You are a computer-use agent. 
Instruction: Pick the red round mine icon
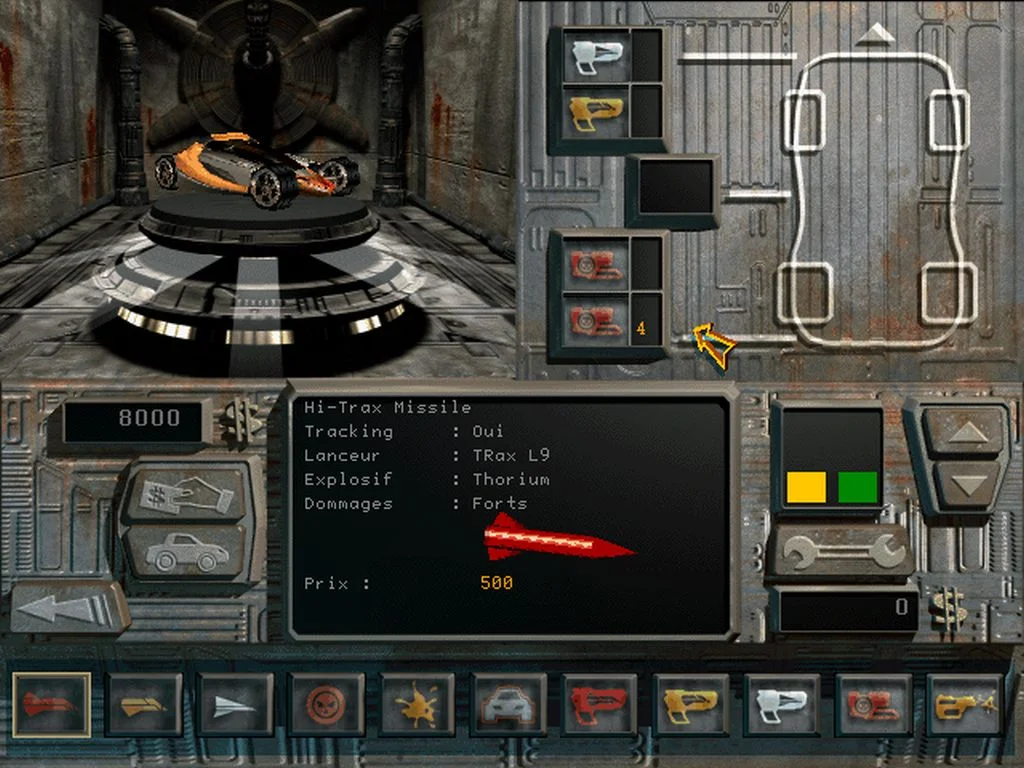(x=327, y=704)
